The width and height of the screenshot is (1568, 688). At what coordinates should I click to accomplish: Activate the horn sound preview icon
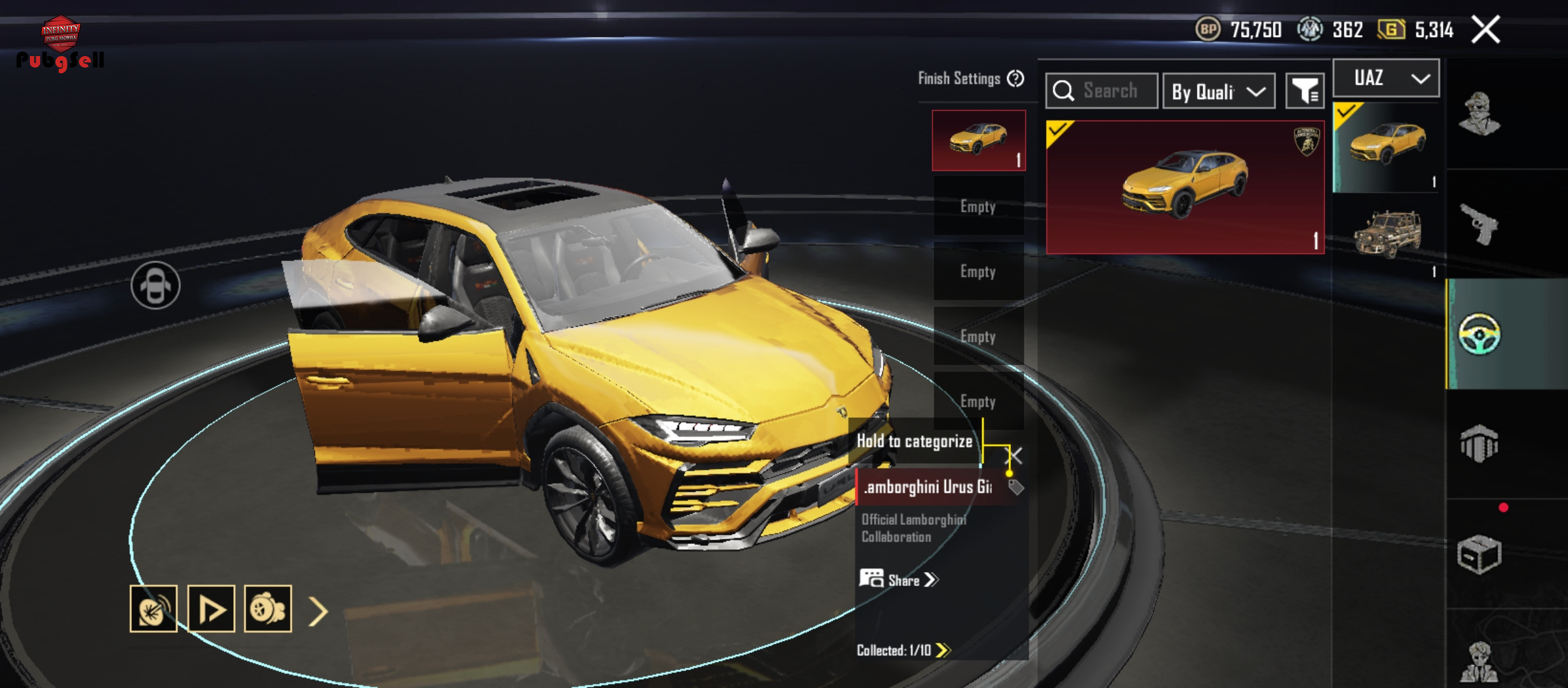[154, 609]
